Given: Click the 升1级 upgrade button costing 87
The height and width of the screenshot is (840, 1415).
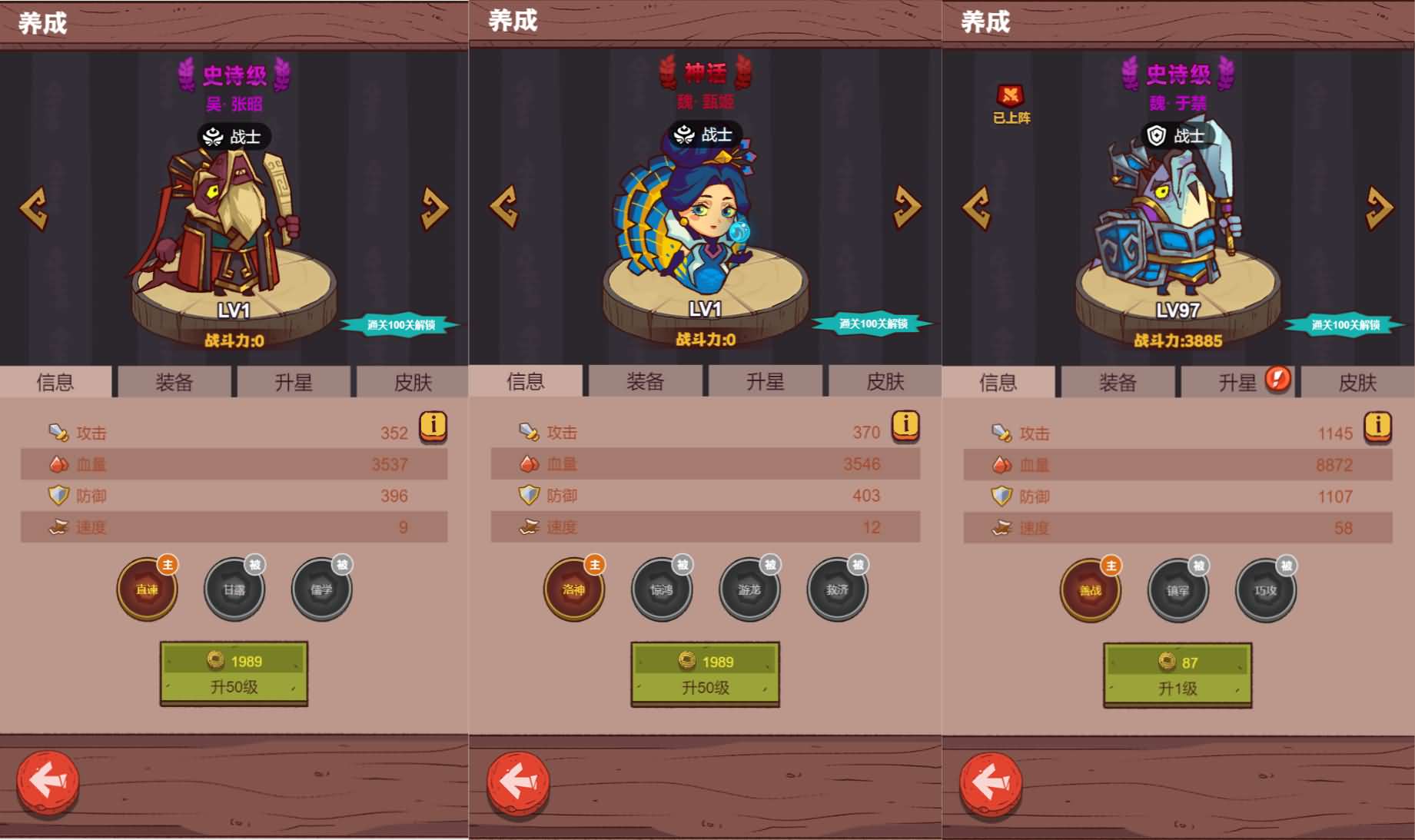Looking at the screenshot, I should point(1178,675).
